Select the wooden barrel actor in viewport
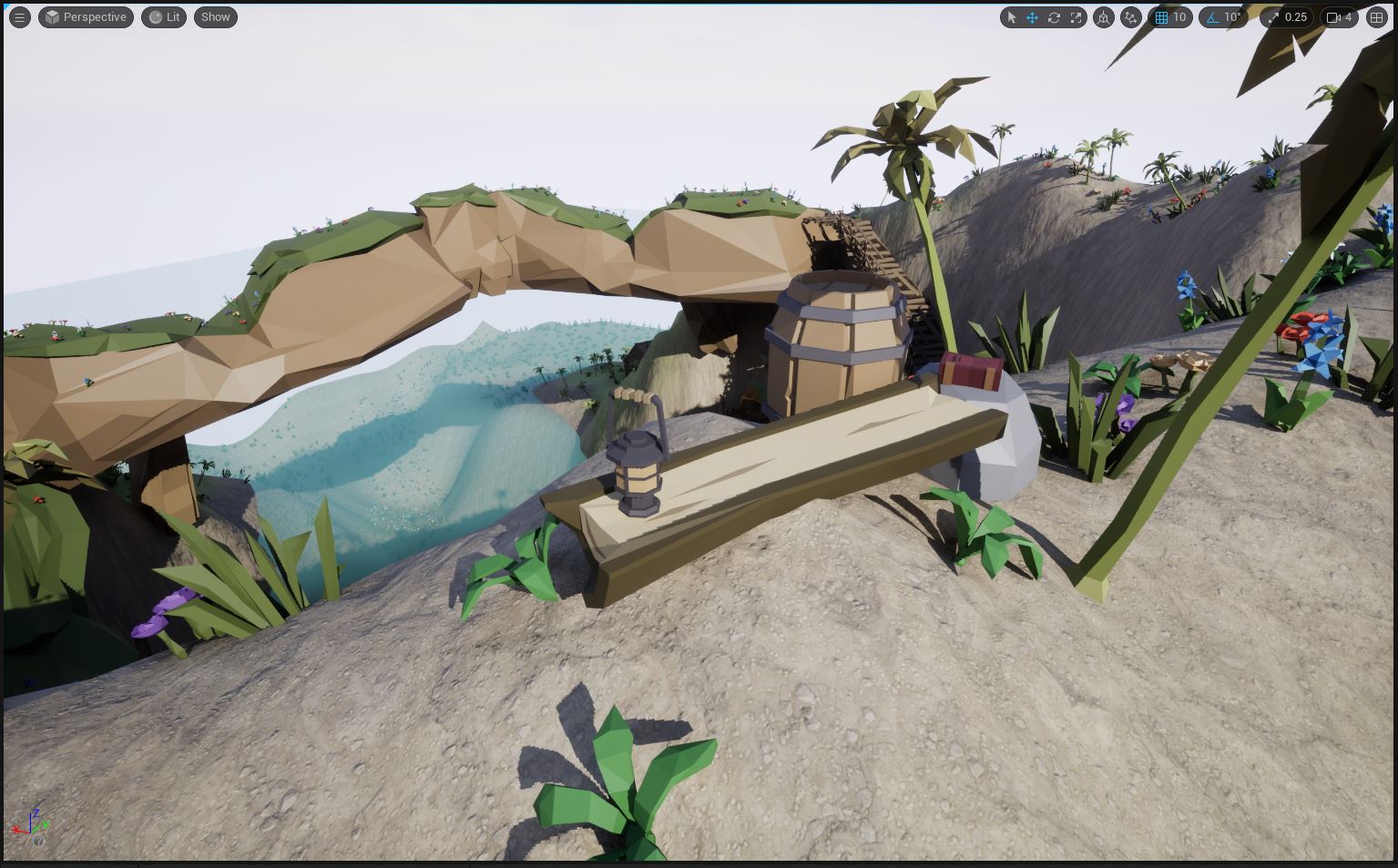 tap(838, 346)
